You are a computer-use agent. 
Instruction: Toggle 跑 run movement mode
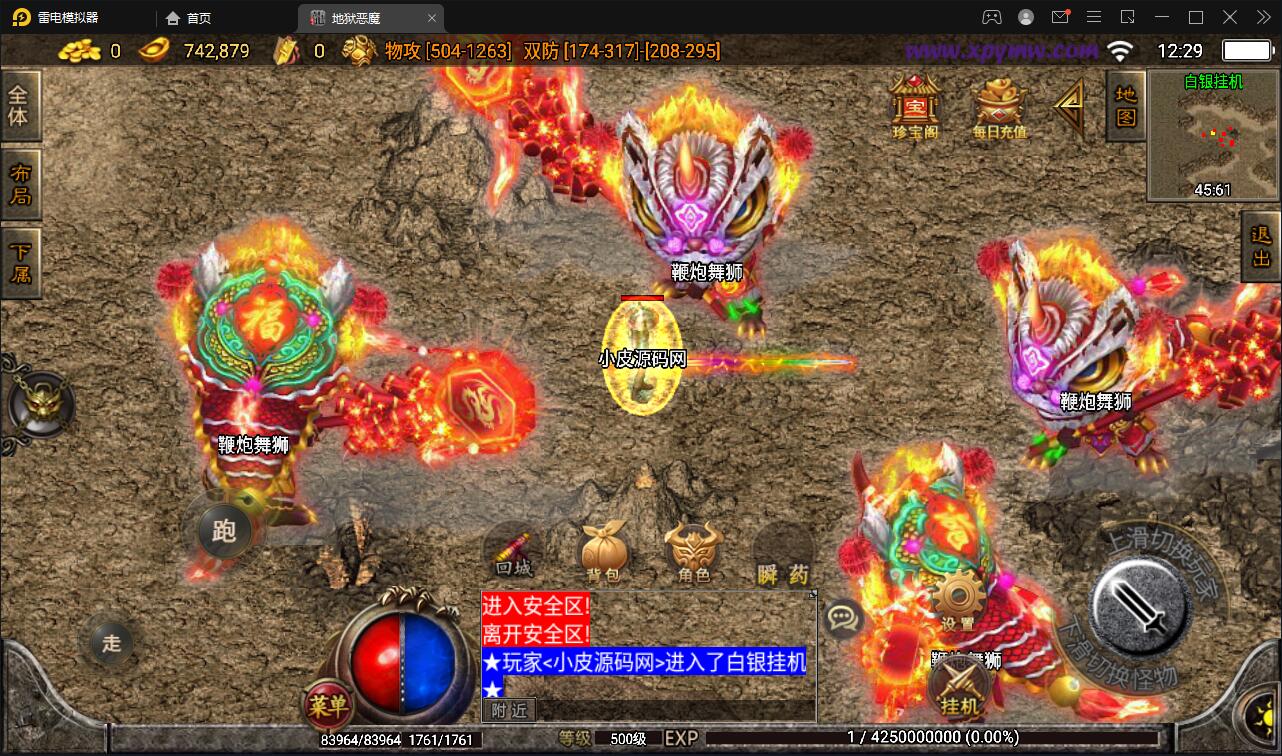click(225, 533)
